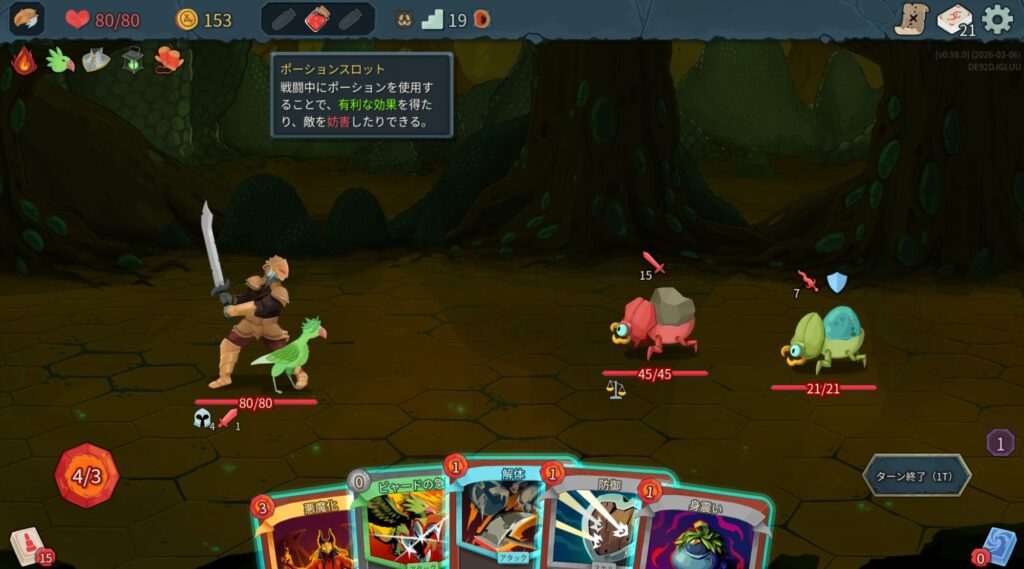Image resolution: width=1024 pixels, height=569 pixels.
Task: Inspect the green lantern relic
Action: pyautogui.click(x=133, y=61)
